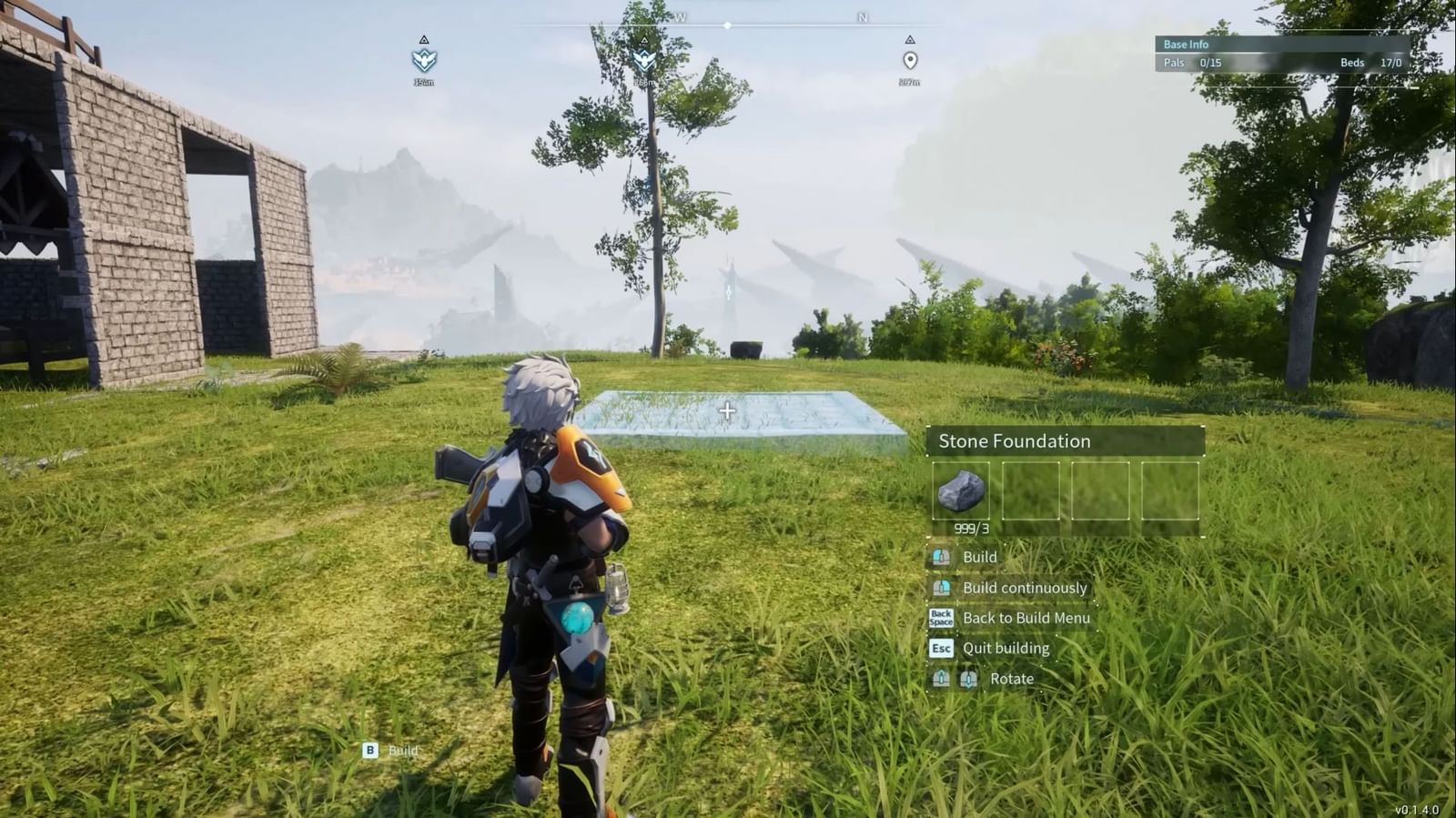Click Back to Build Menu

[x=1027, y=618]
